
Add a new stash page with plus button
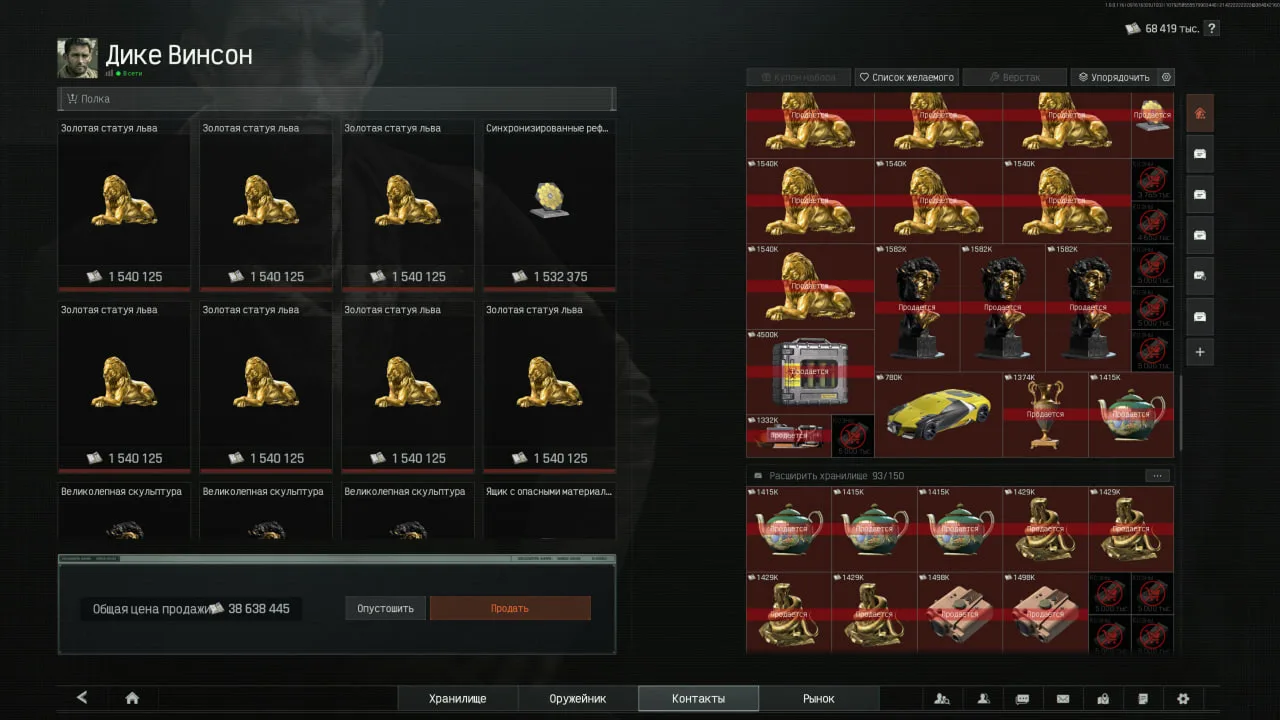coord(1200,352)
